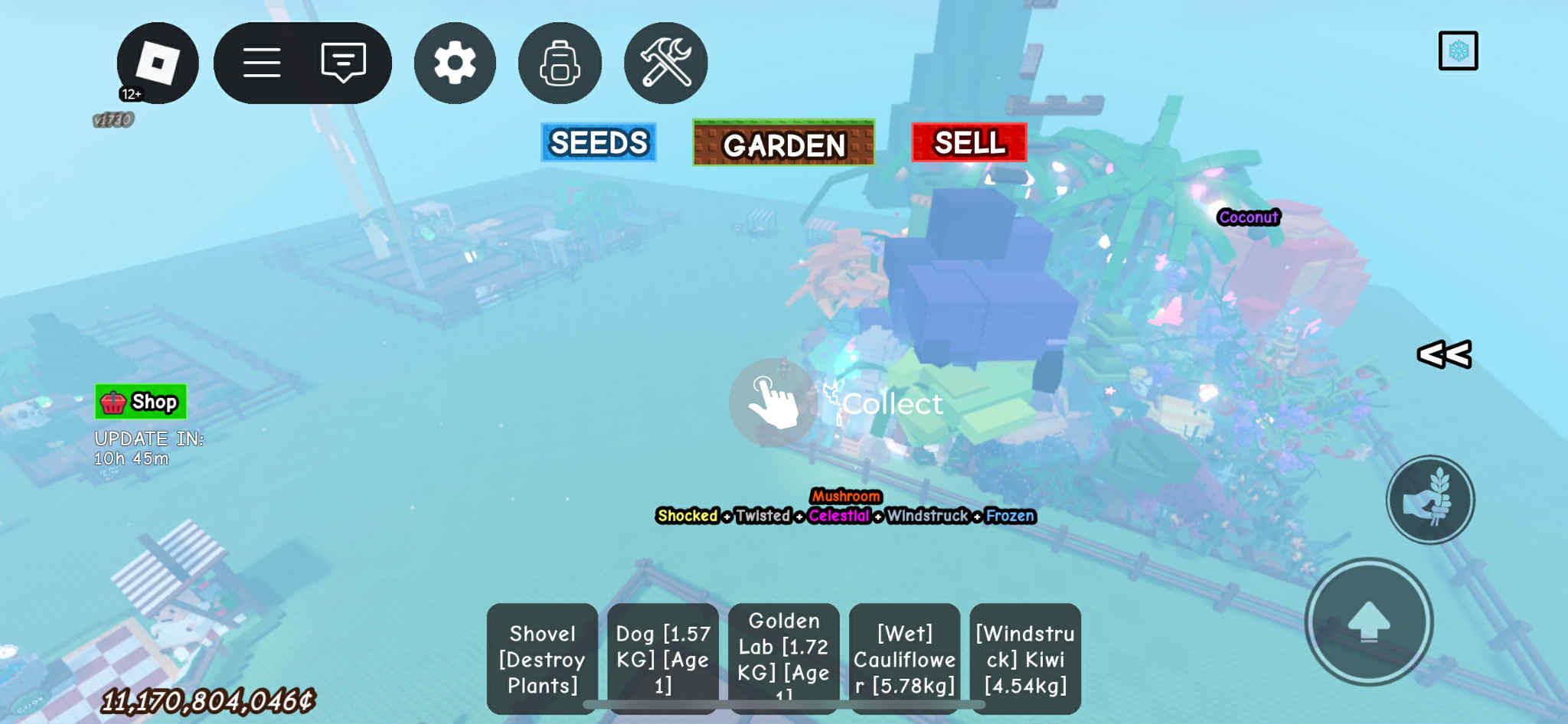
Task: Select the Windstruck Kiwi slot
Action: click(x=1025, y=658)
